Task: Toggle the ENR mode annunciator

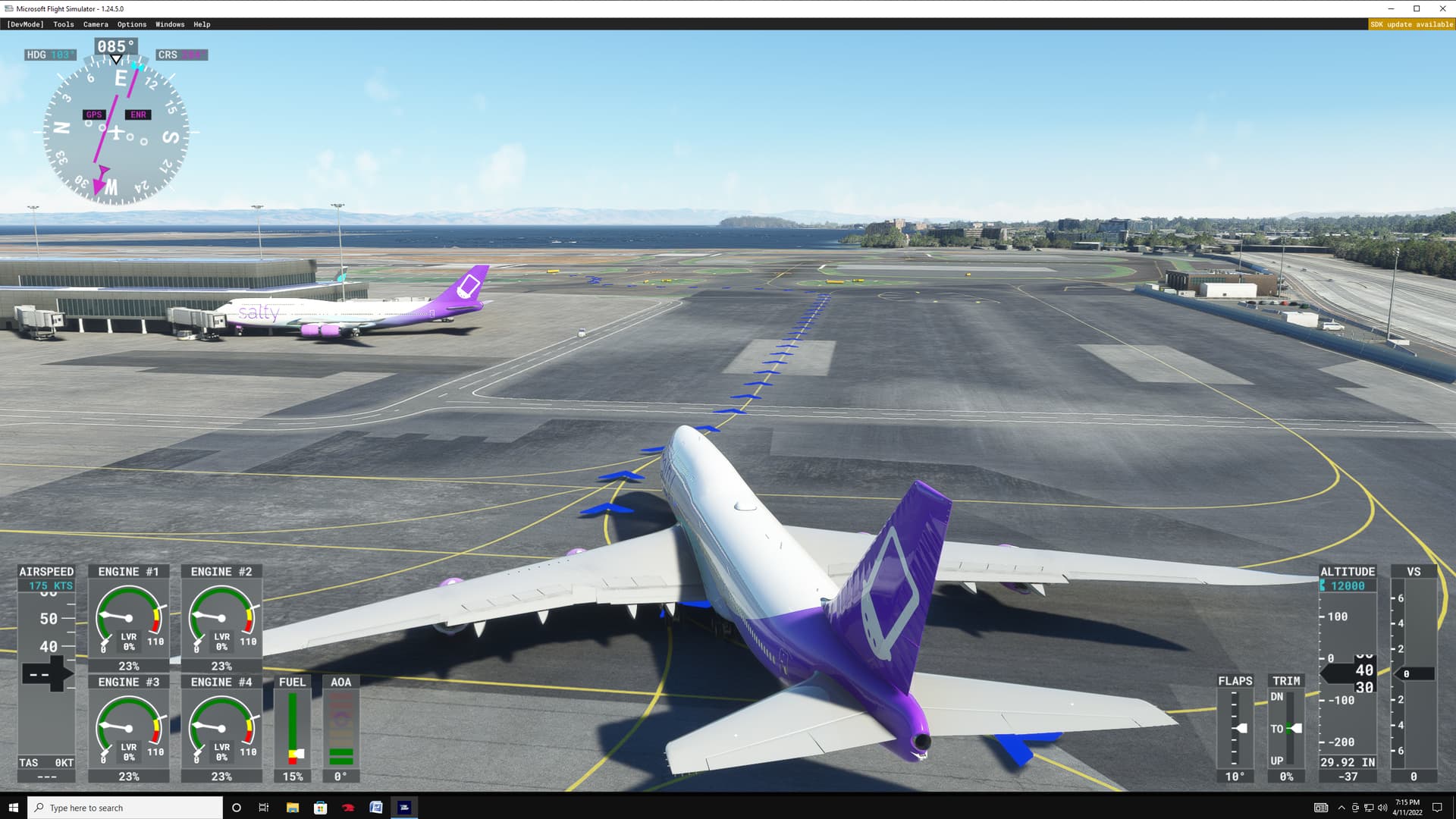Action: pos(137,114)
